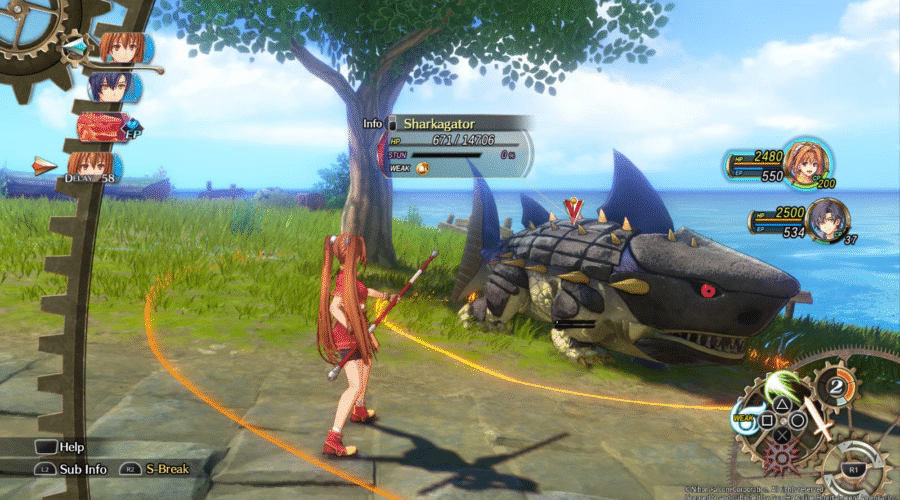Select the party portrait with 2500 HP

click(x=828, y=220)
